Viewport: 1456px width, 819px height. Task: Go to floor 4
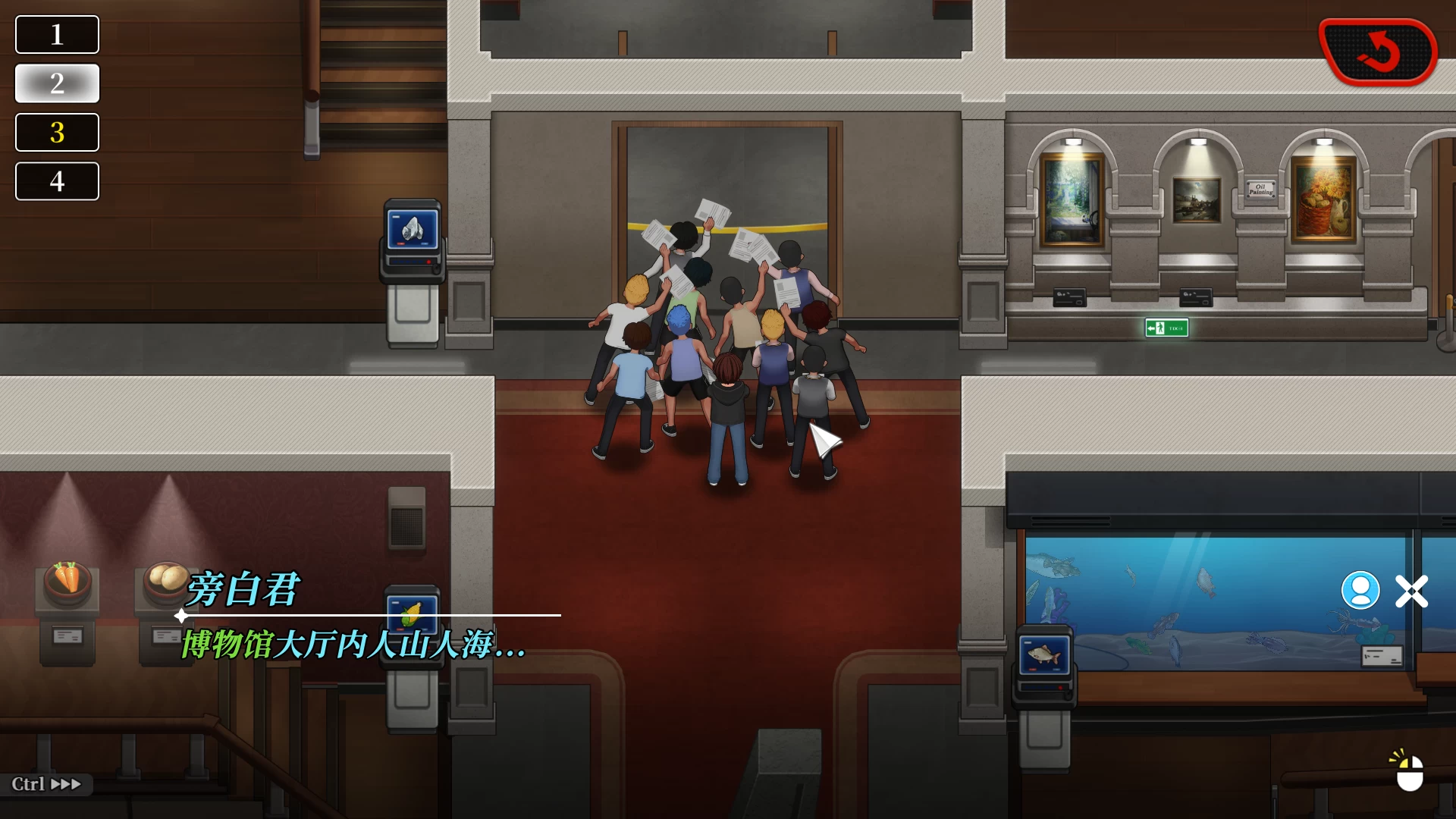point(57,181)
